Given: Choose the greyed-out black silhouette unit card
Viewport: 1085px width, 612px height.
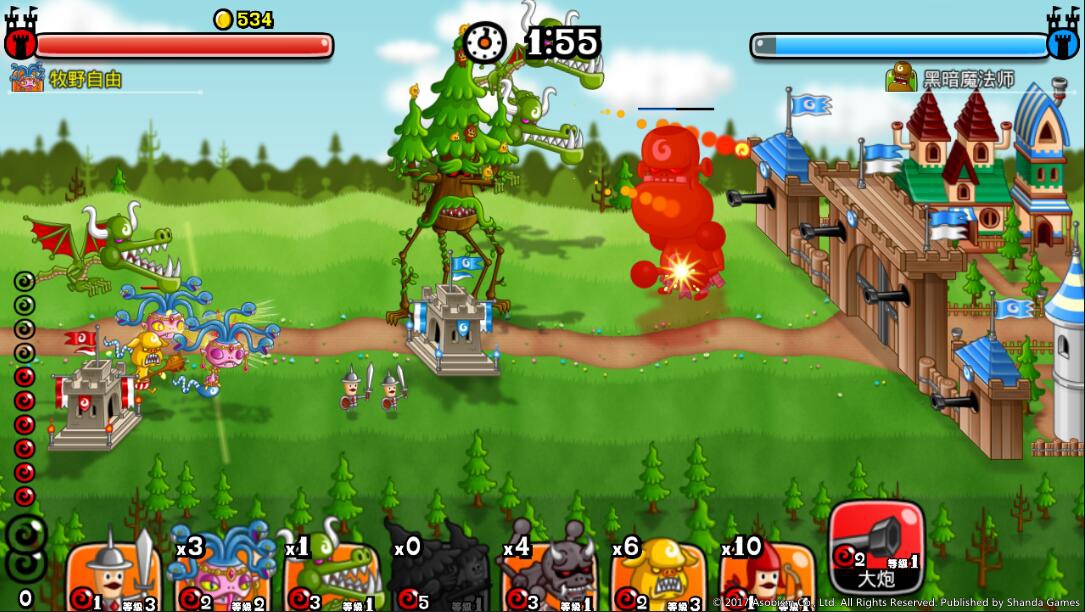Looking at the screenshot, I should pyautogui.click(x=440, y=575).
